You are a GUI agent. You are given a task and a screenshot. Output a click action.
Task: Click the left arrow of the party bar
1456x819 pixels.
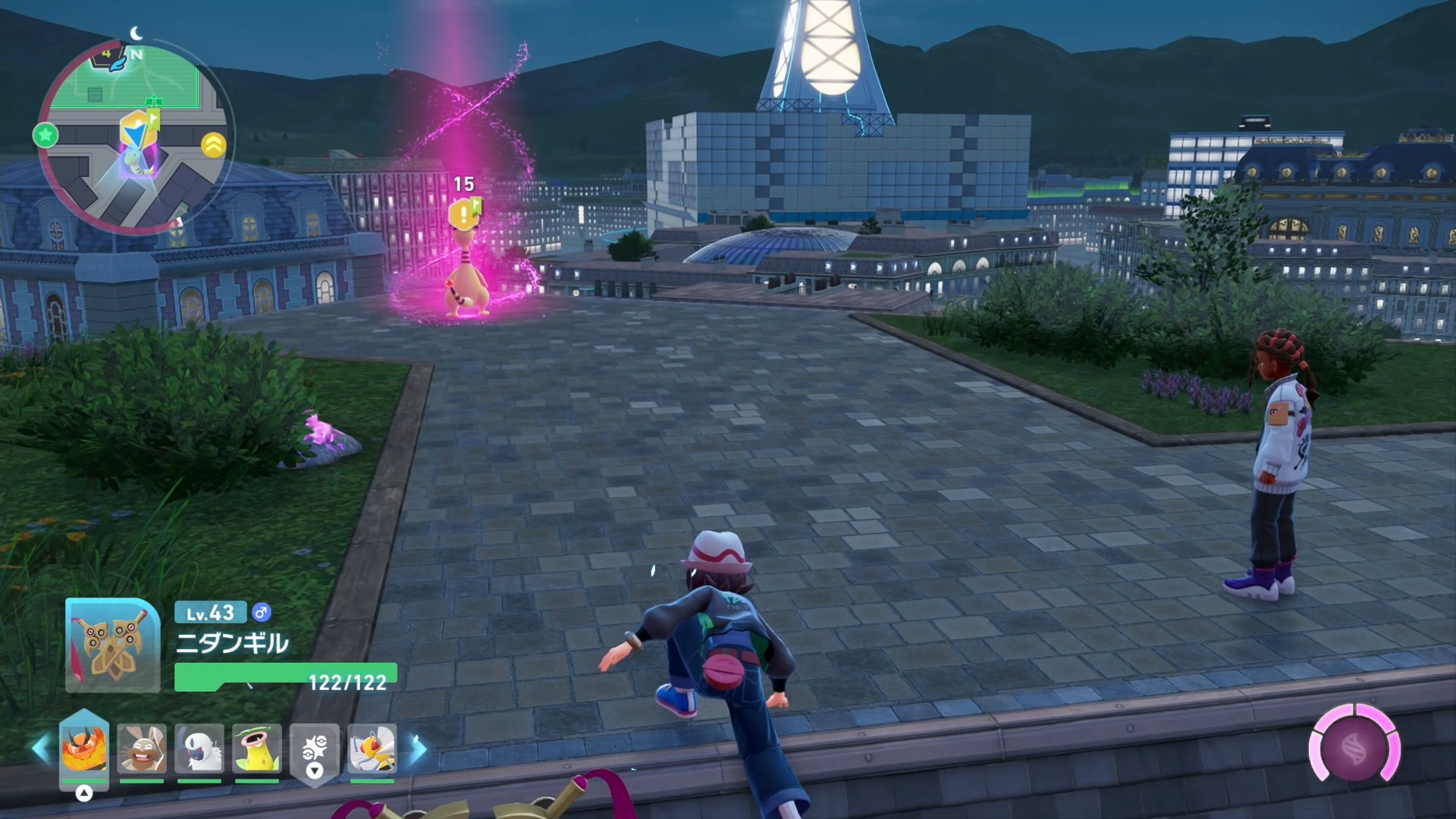[x=41, y=748]
